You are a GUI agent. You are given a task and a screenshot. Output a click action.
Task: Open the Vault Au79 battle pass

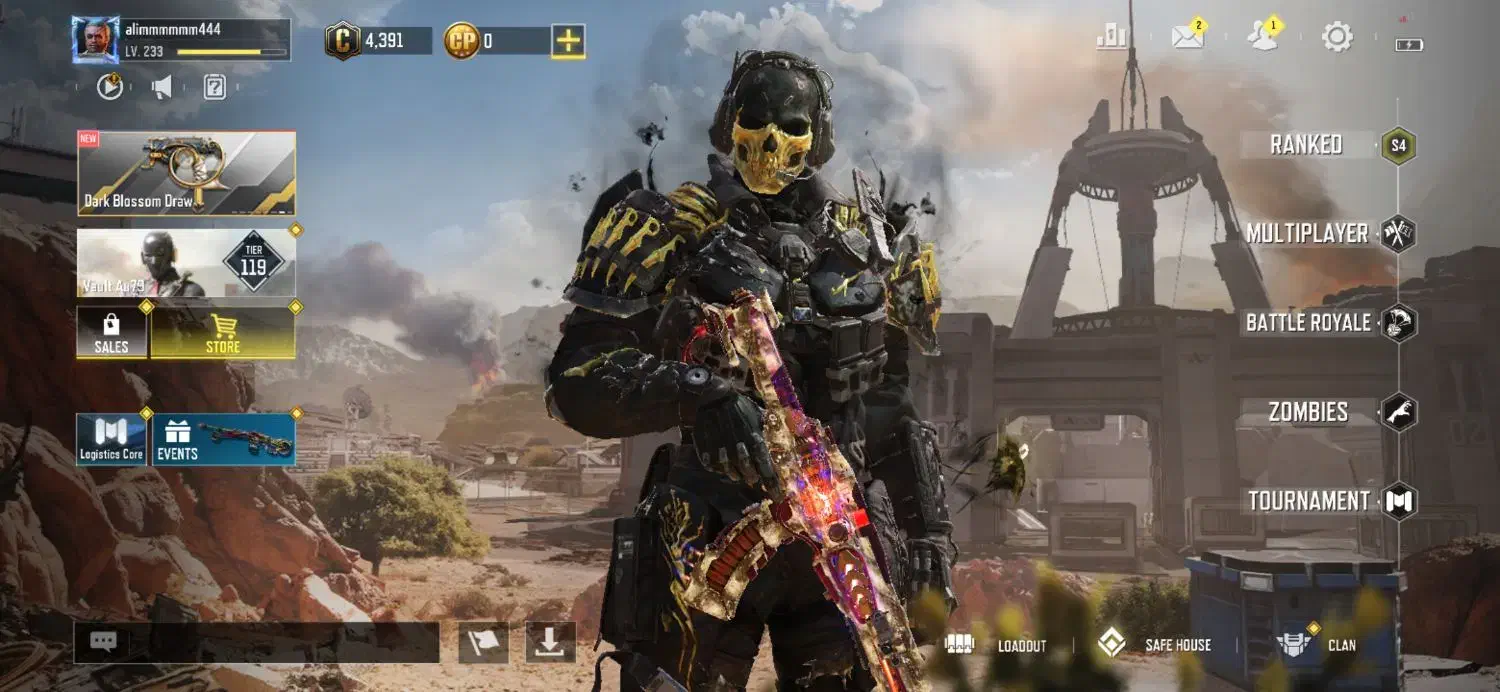pos(187,263)
